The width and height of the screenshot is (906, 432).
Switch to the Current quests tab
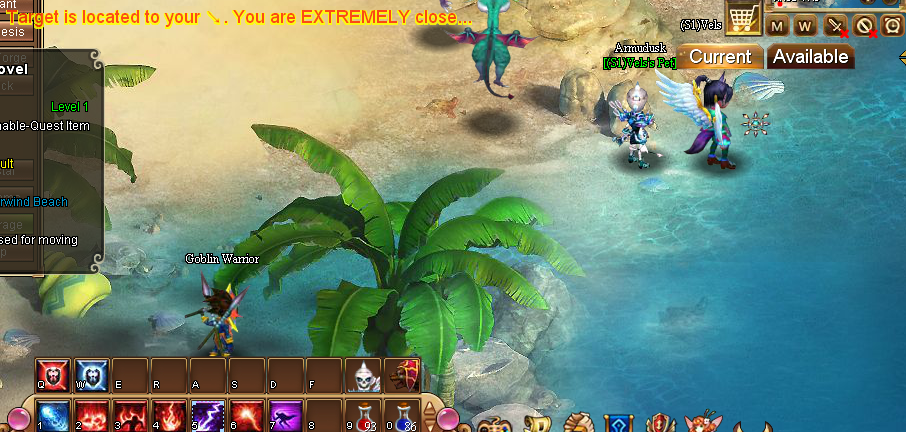click(720, 57)
